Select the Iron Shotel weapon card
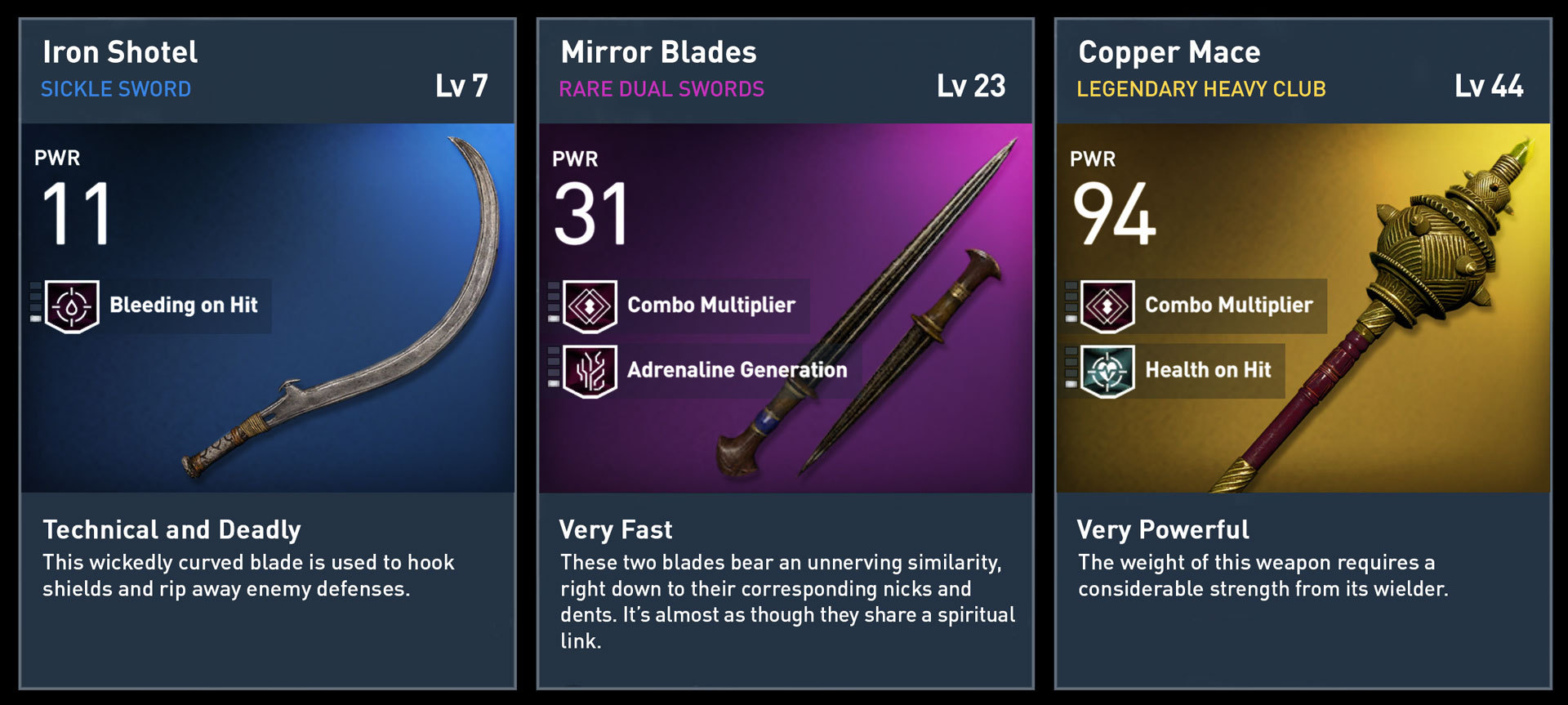The height and width of the screenshot is (705, 1568). pos(268,353)
